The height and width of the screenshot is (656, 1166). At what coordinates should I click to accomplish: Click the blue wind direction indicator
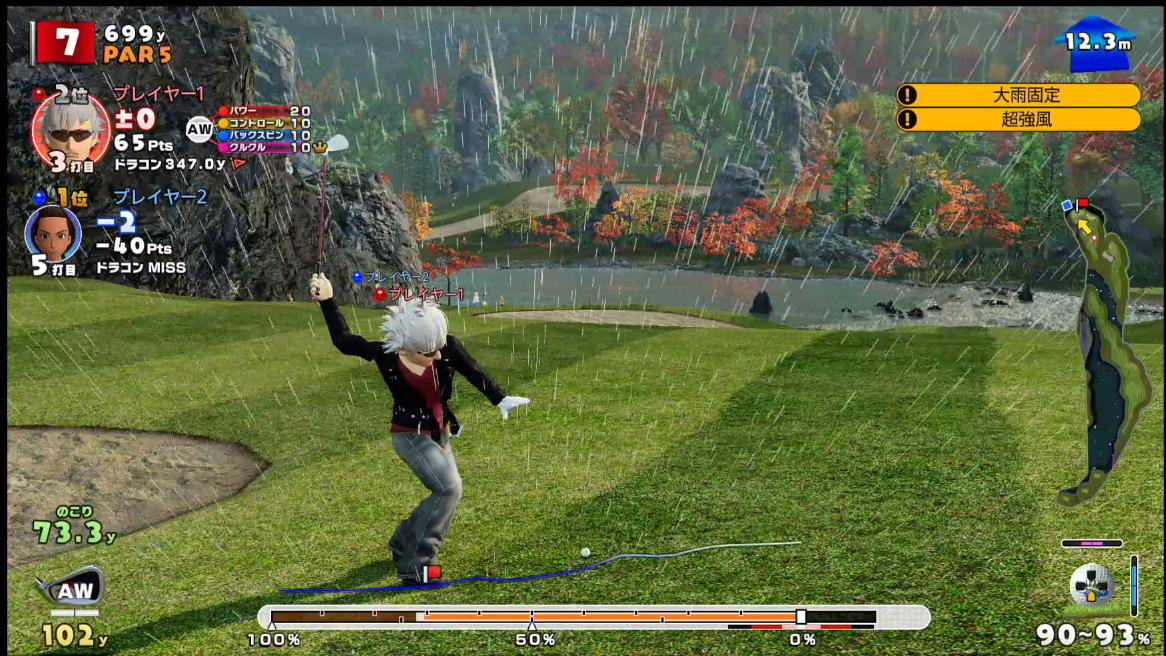[x=1097, y=44]
